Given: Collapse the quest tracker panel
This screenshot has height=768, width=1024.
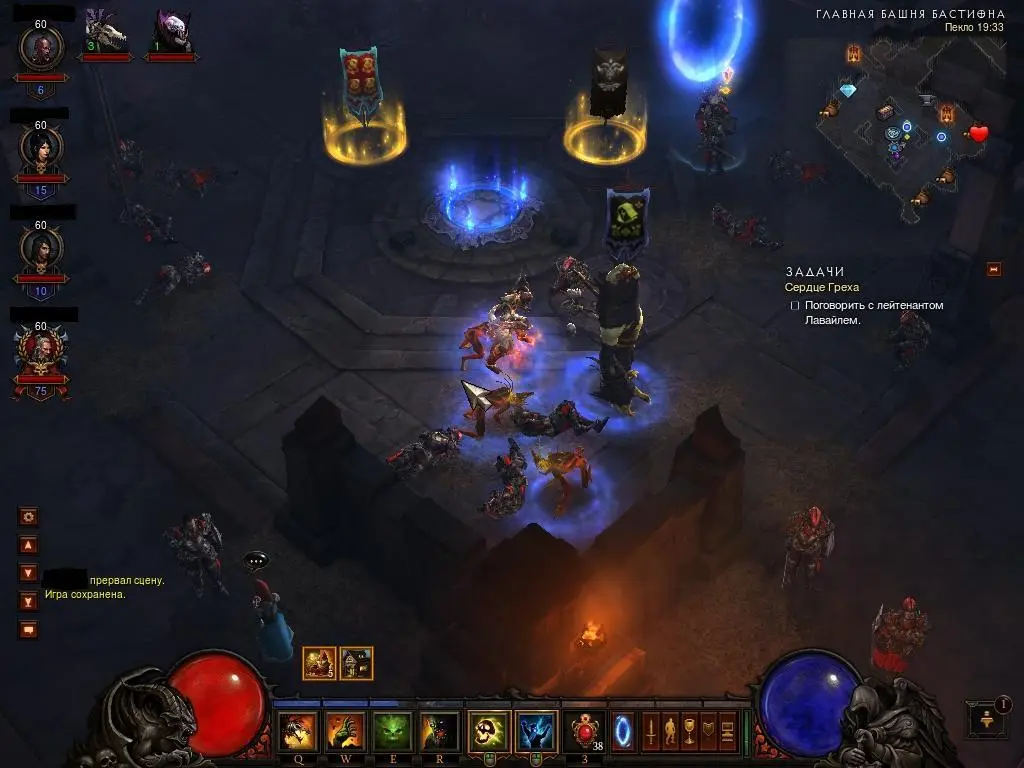Looking at the screenshot, I should (x=993, y=269).
